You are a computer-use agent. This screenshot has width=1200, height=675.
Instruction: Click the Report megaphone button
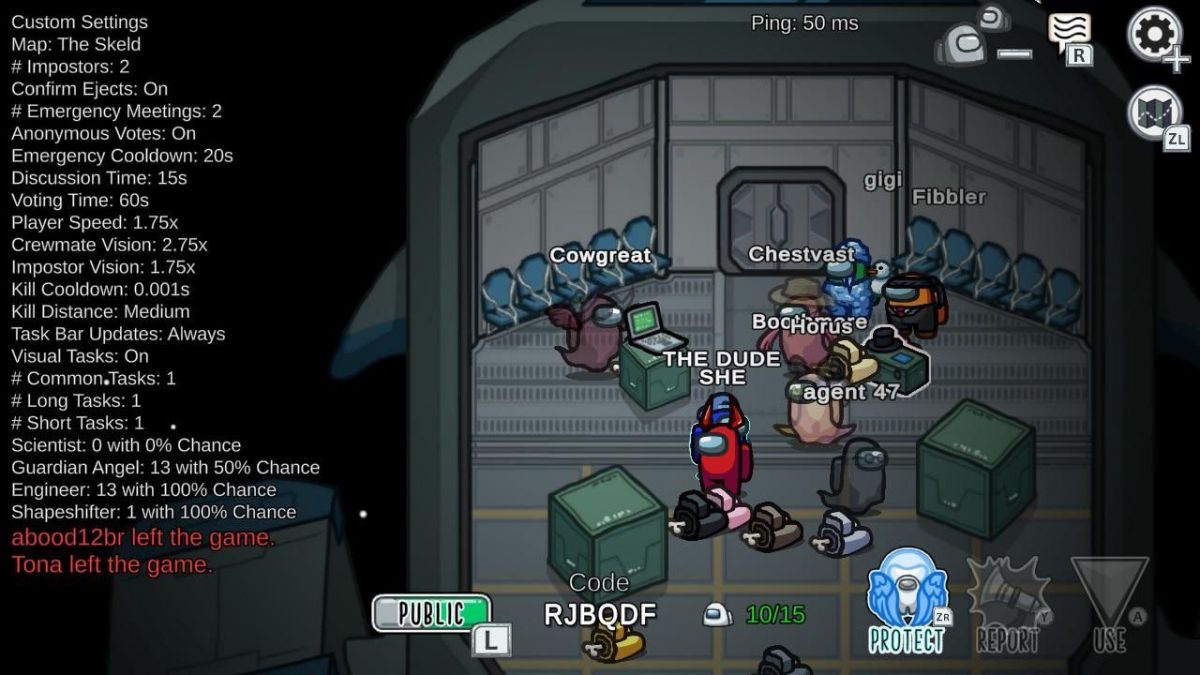click(1006, 605)
